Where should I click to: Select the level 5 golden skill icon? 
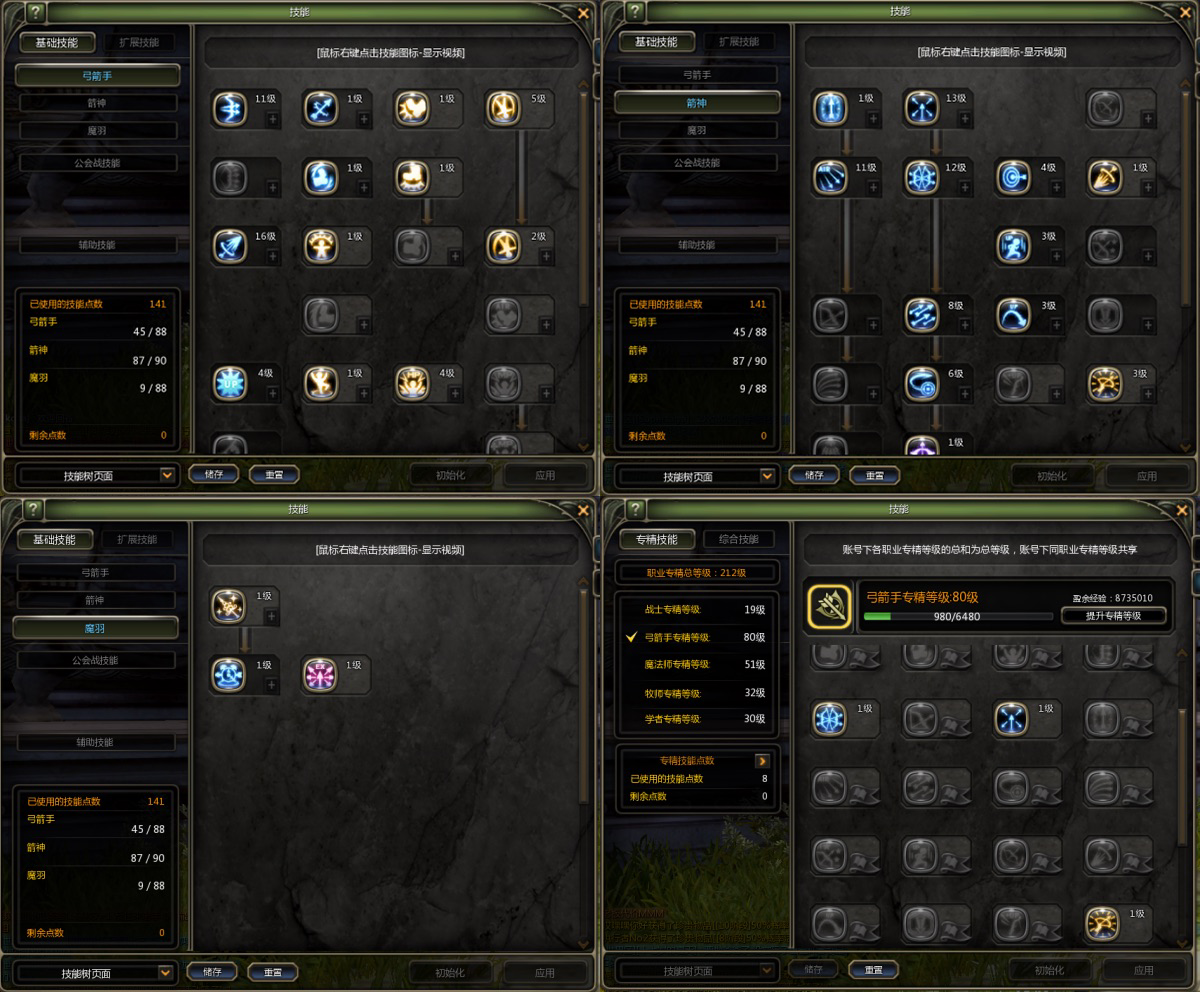(503, 108)
